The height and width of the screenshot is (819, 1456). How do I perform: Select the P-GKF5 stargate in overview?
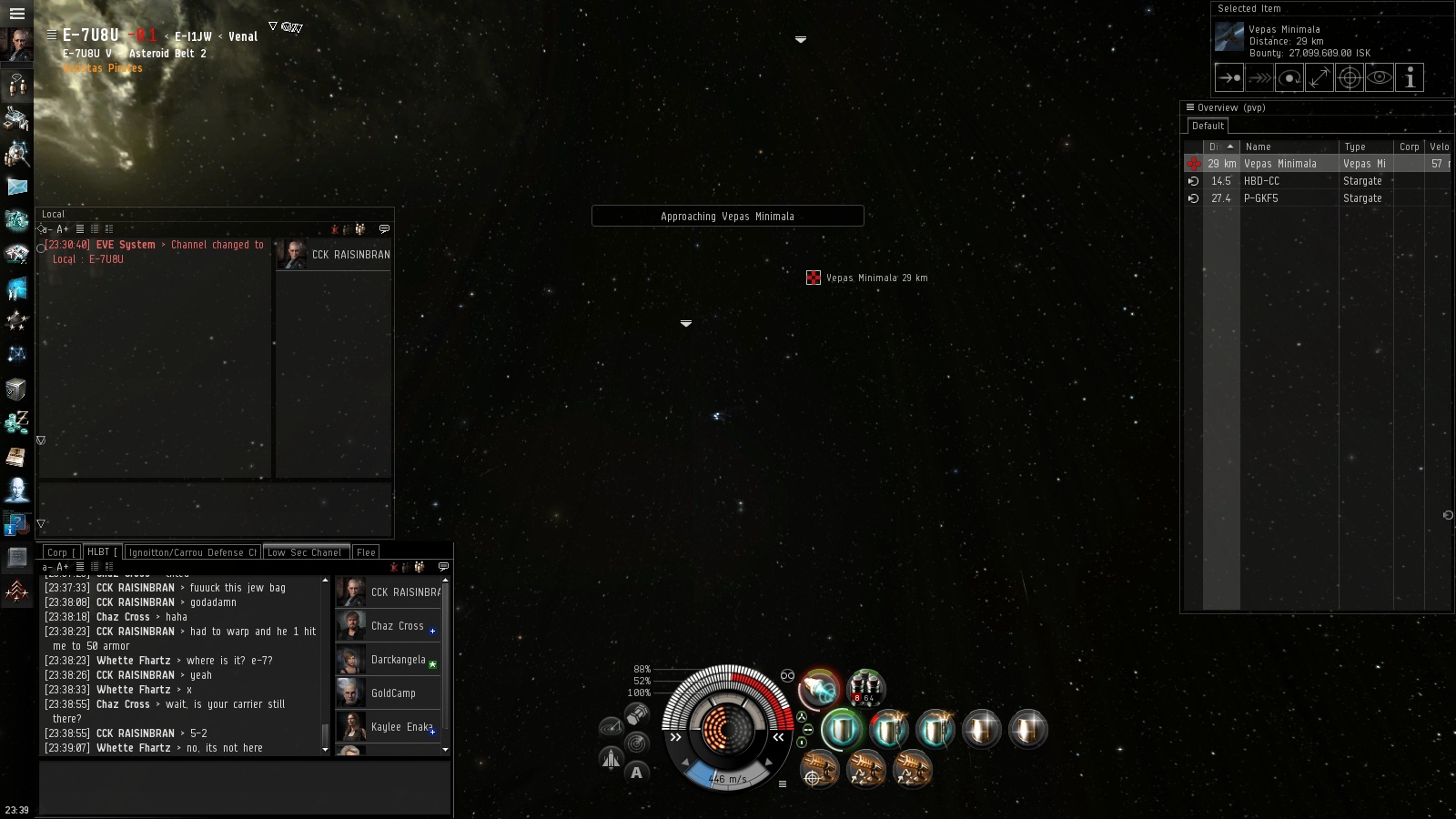pos(1292,198)
